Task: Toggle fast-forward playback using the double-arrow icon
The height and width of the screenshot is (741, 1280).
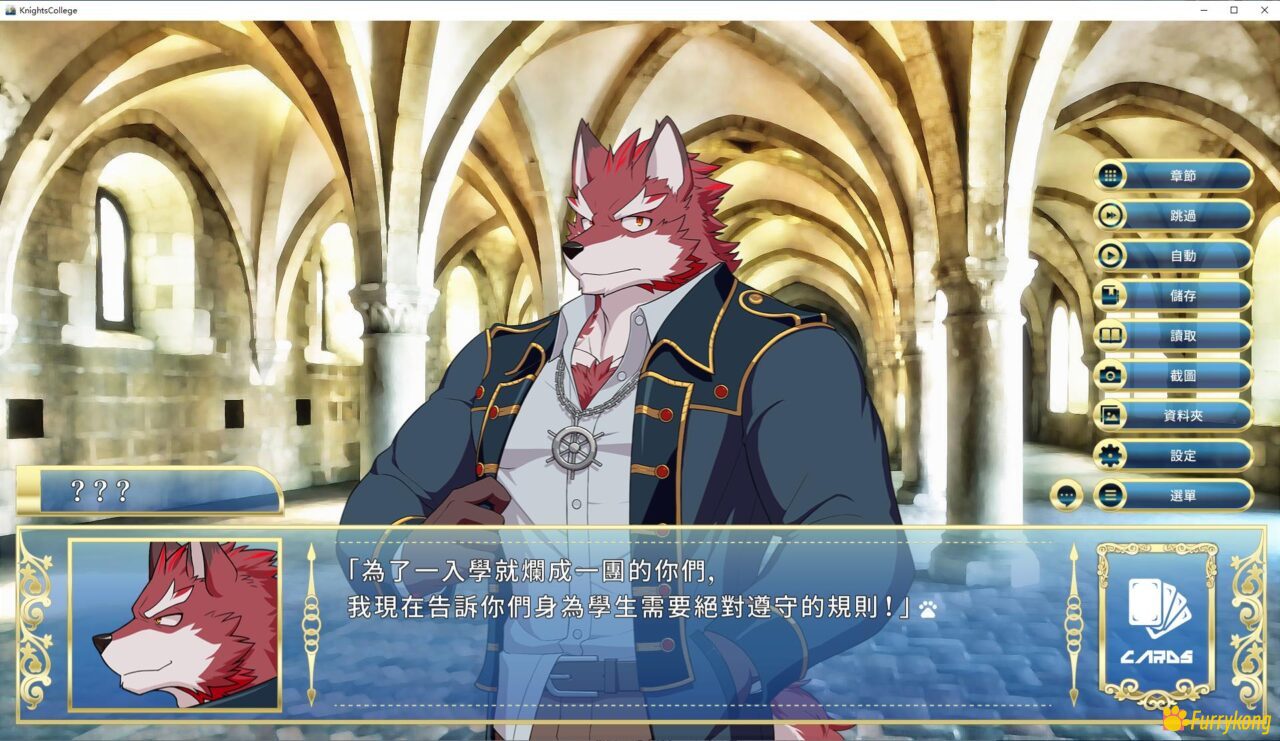Action: click(1110, 216)
